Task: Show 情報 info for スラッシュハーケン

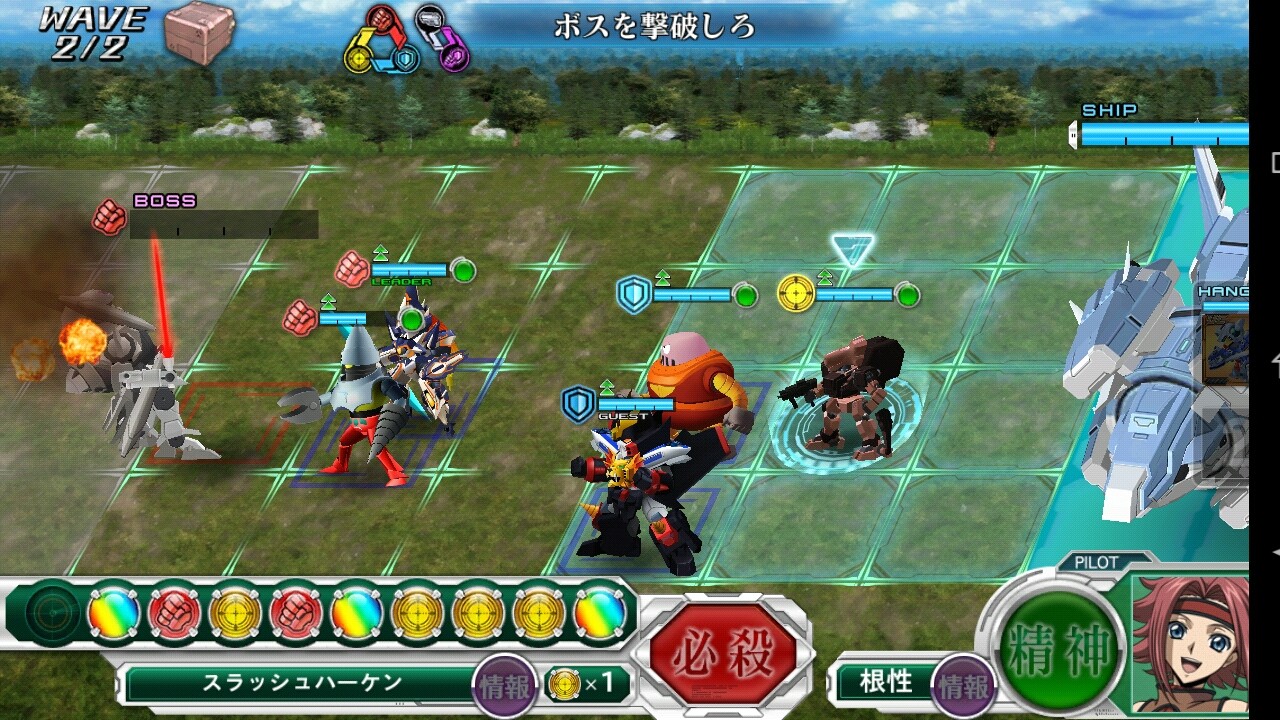Action: (504, 684)
